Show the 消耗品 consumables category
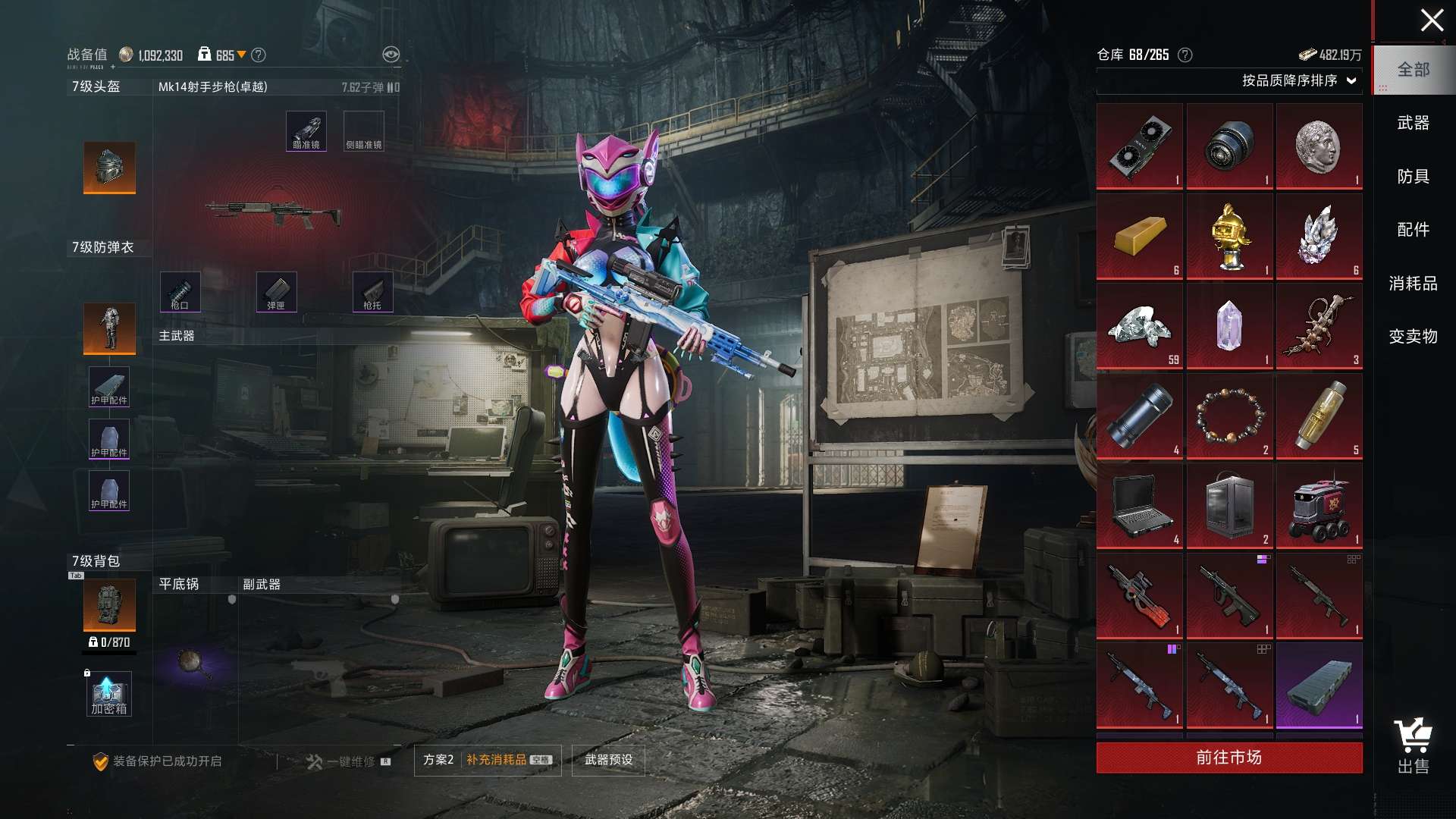1456x819 pixels. click(1413, 284)
